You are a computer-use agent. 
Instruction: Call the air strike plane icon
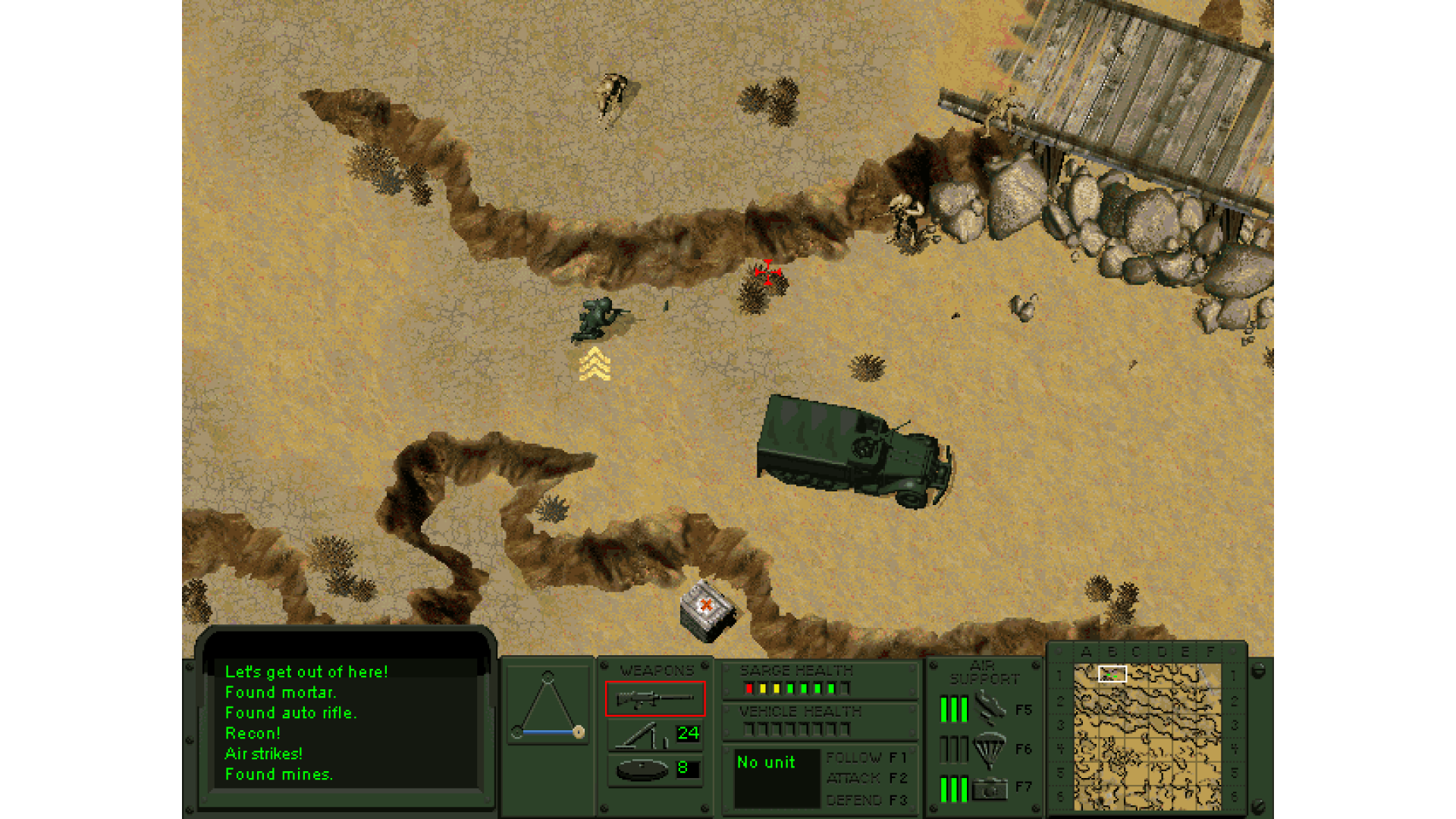point(990,708)
